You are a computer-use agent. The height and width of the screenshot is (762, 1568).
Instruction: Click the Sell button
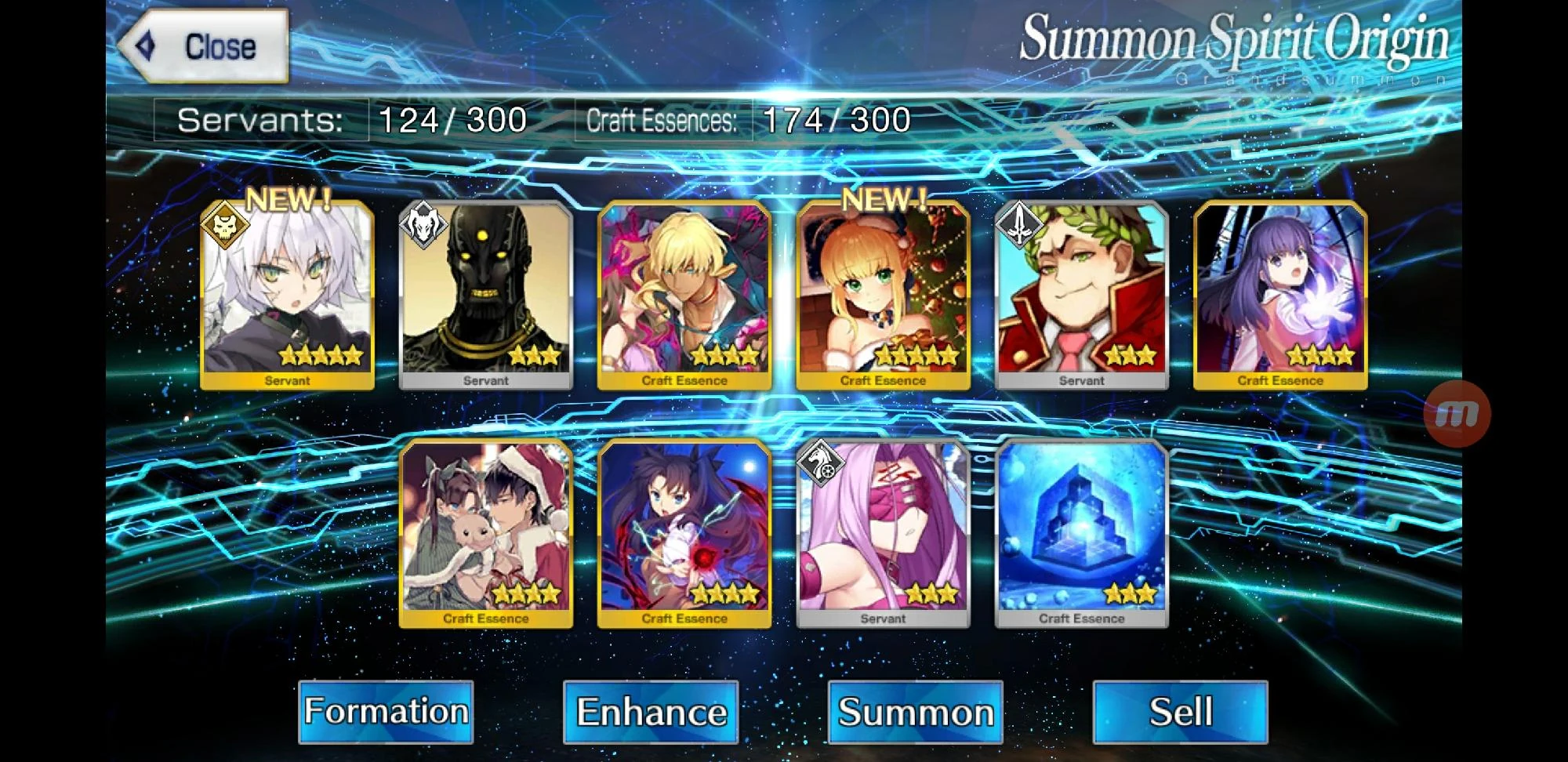click(1178, 711)
